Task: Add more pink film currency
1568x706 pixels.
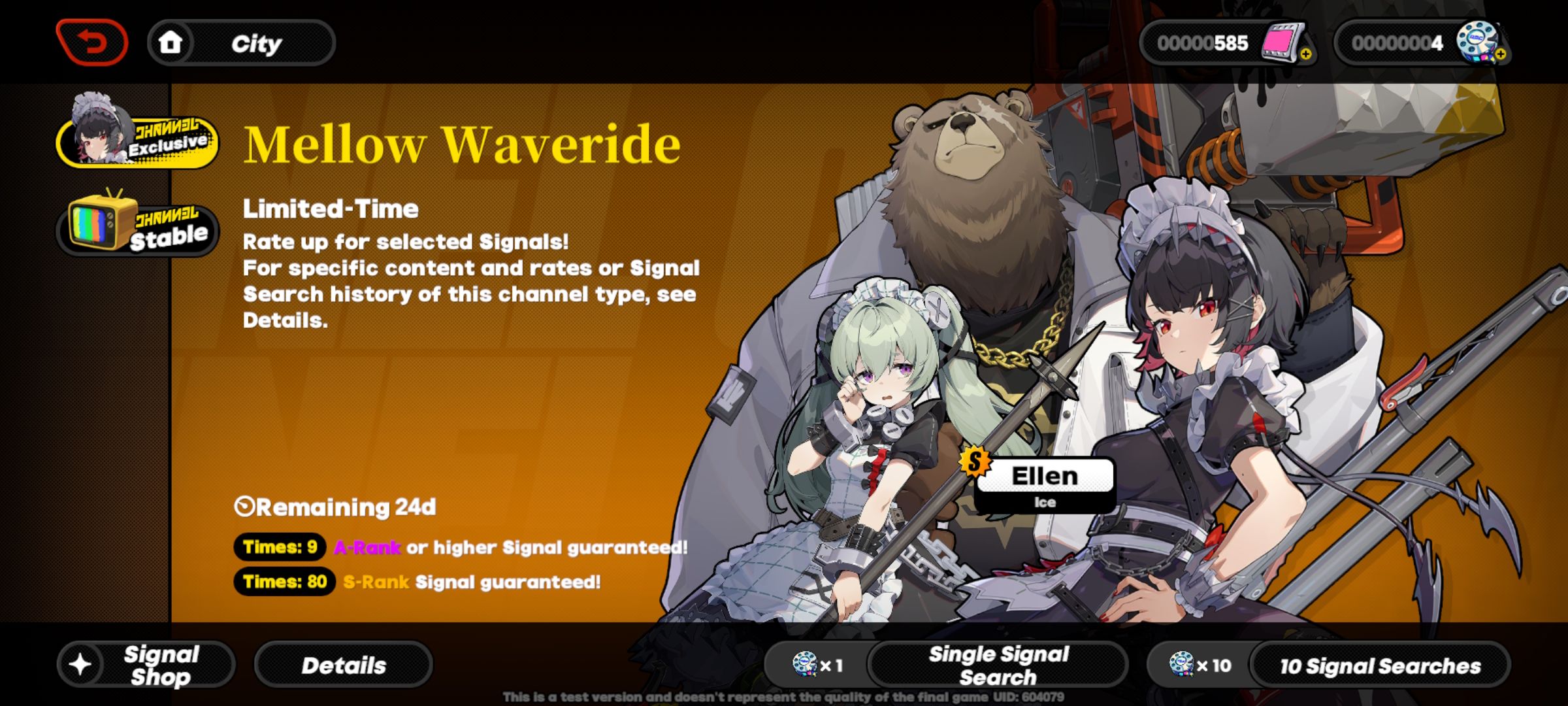Action: pos(1305,54)
